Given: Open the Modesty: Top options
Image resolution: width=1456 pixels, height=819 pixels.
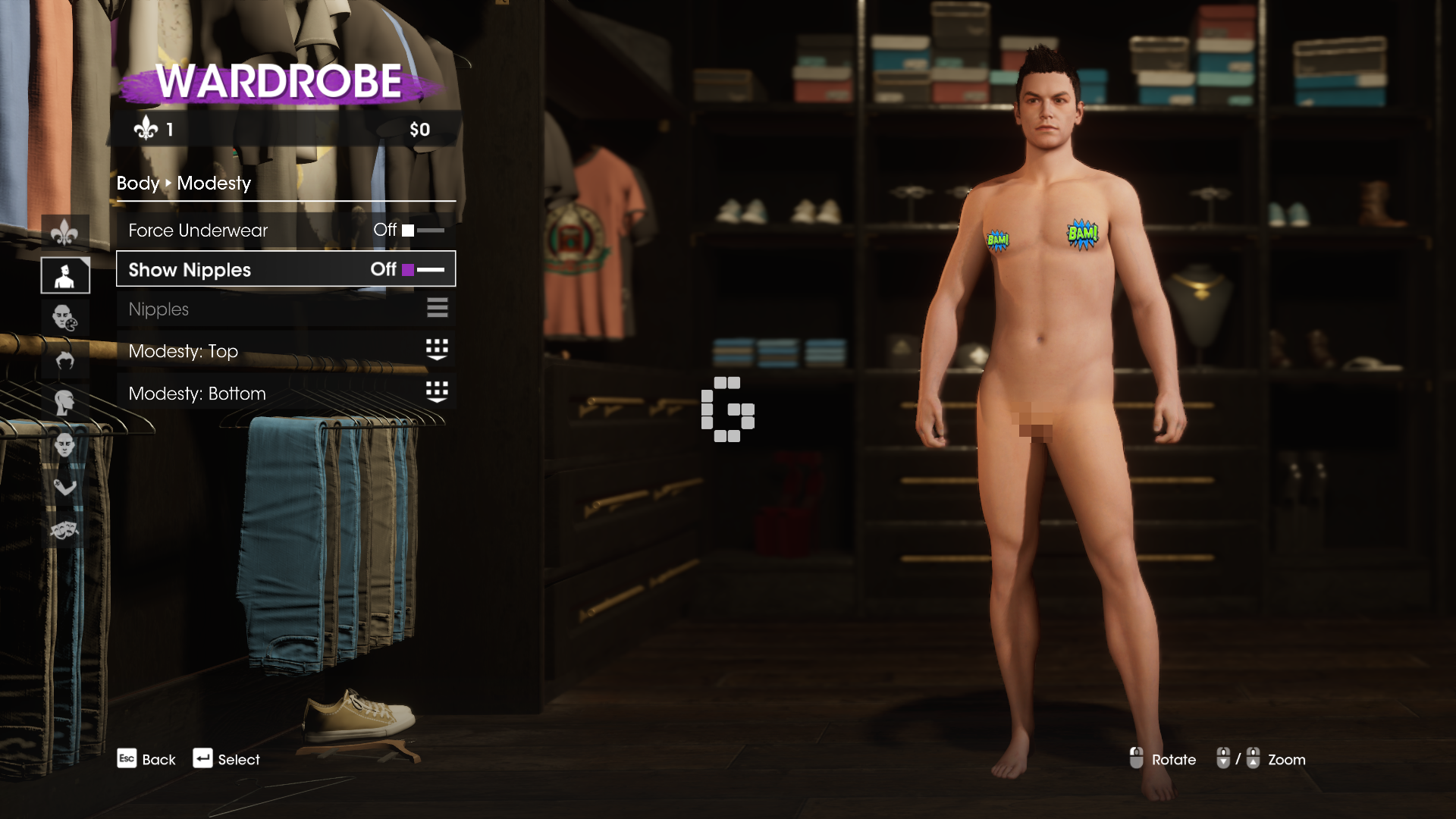Looking at the screenshot, I should (285, 350).
